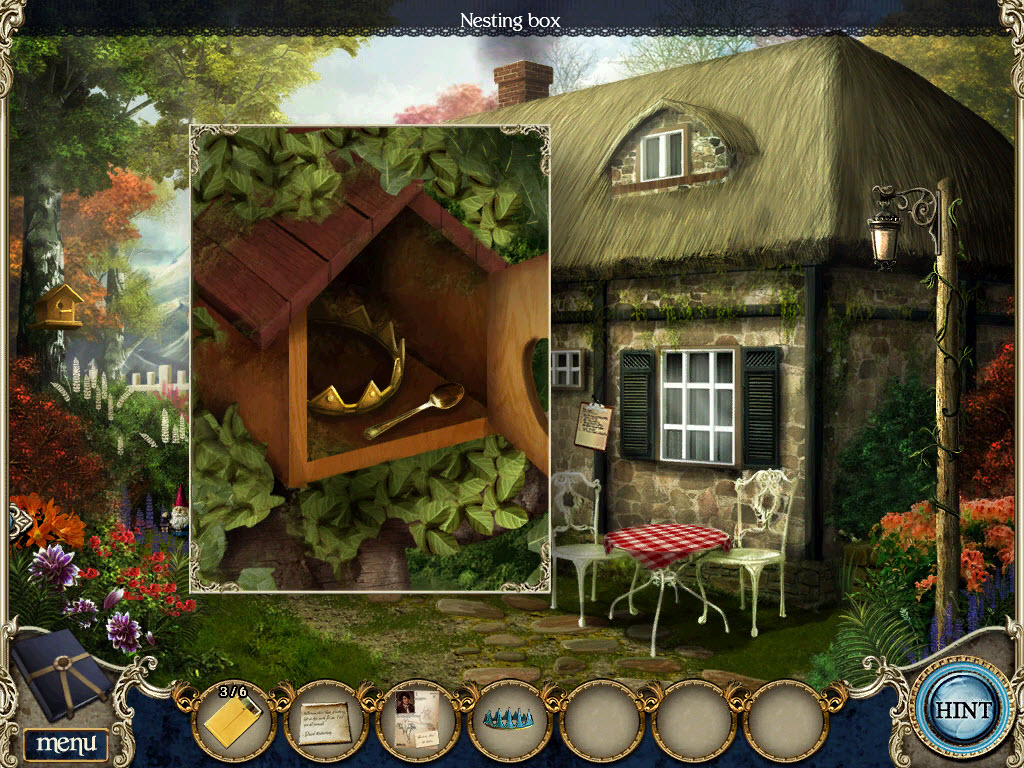Select the handwritten note inventory slot
The width and height of the screenshot is (1024, 768).
pos(326,719)
